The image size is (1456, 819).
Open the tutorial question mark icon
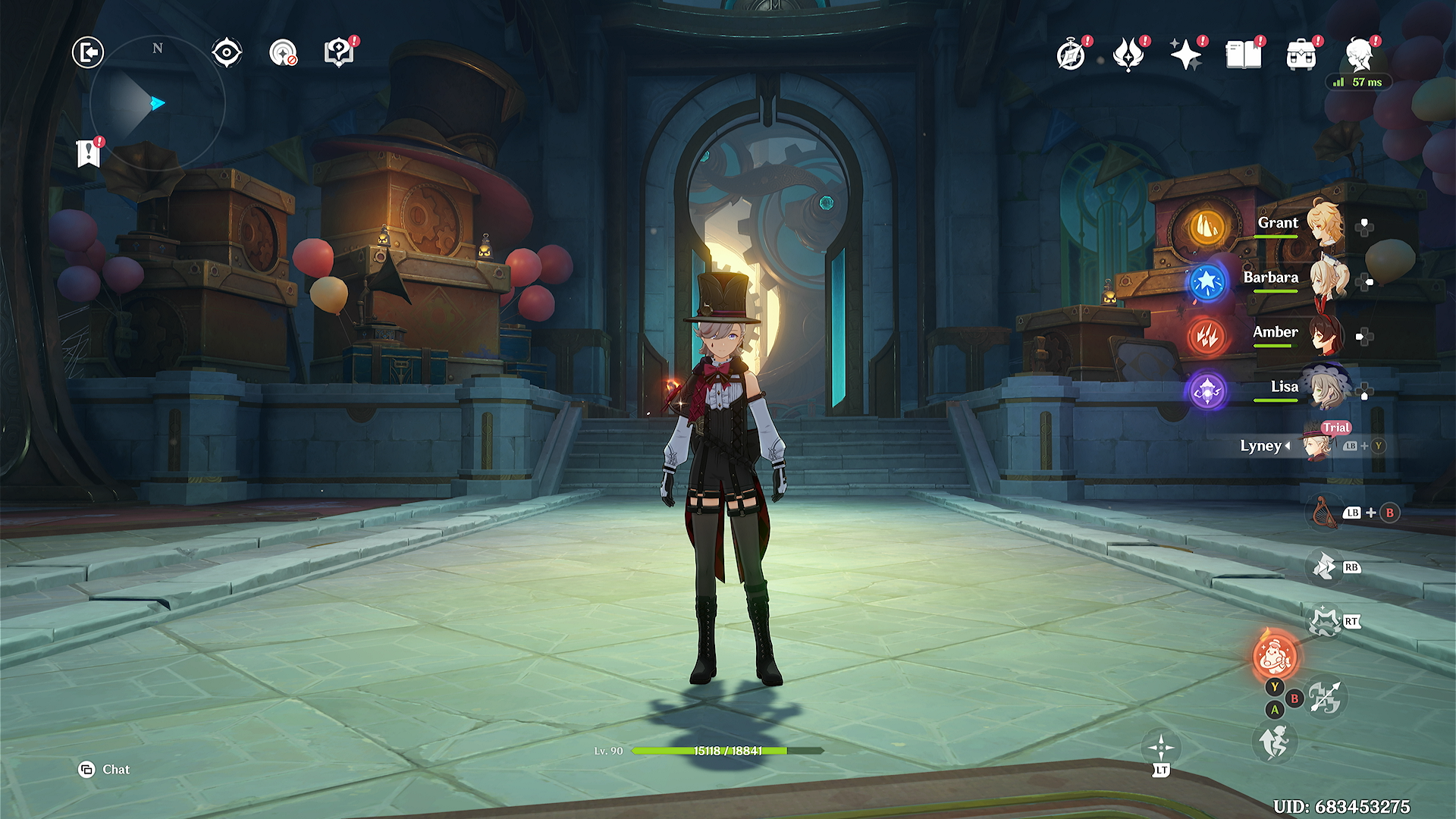click(x=339, y=53)
